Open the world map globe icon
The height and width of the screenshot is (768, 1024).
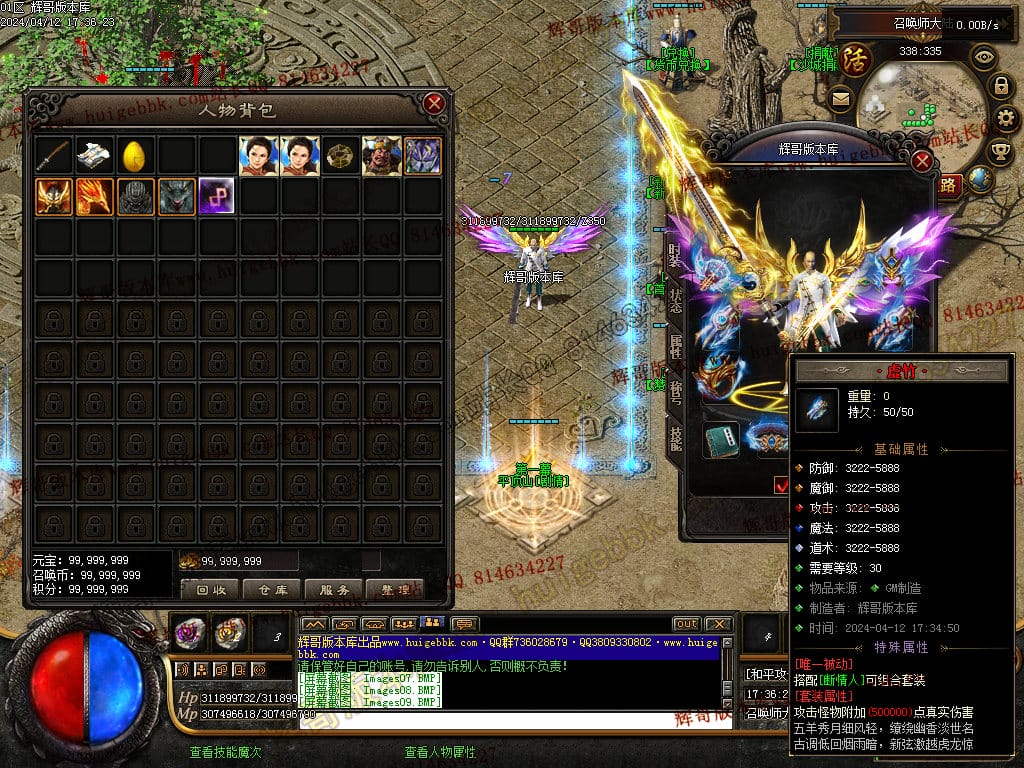click(x=981, y=180)
